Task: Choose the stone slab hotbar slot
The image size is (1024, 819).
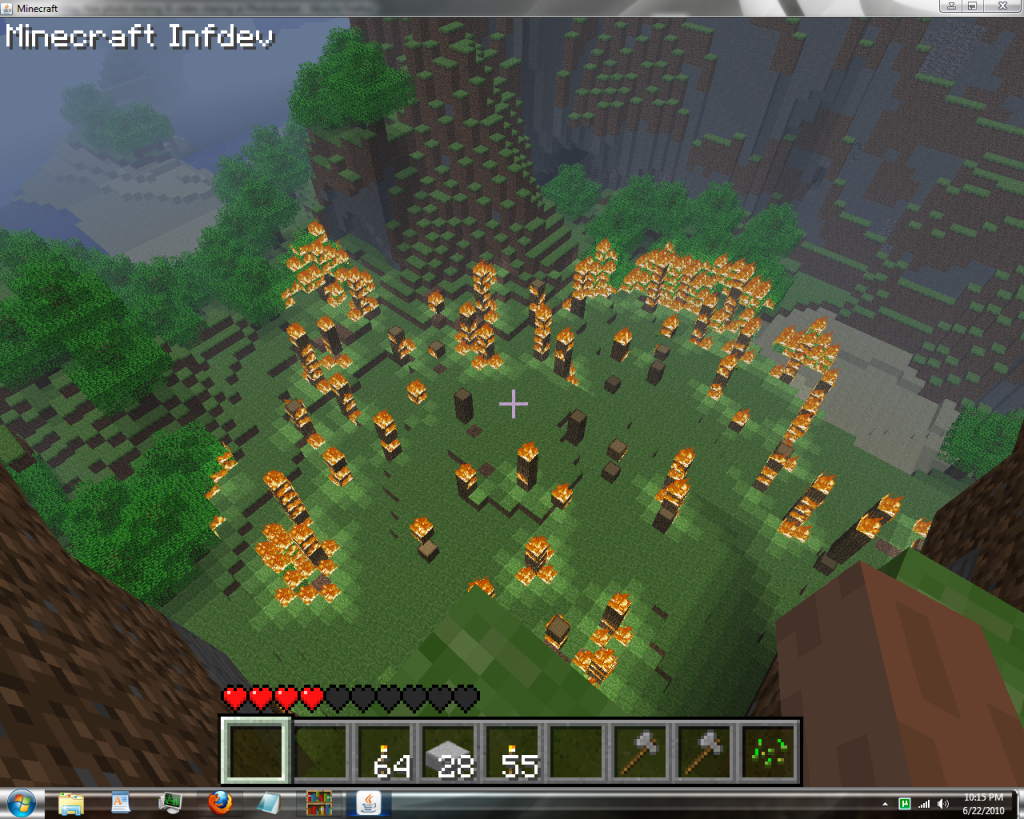Action: click(x=449, y=751)
